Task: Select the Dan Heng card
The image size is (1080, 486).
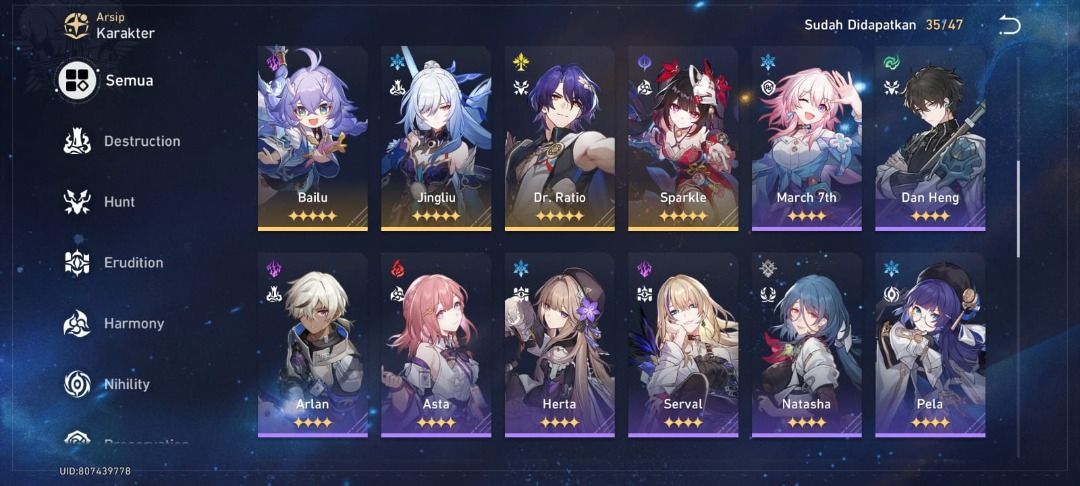Action: point(930,138)
